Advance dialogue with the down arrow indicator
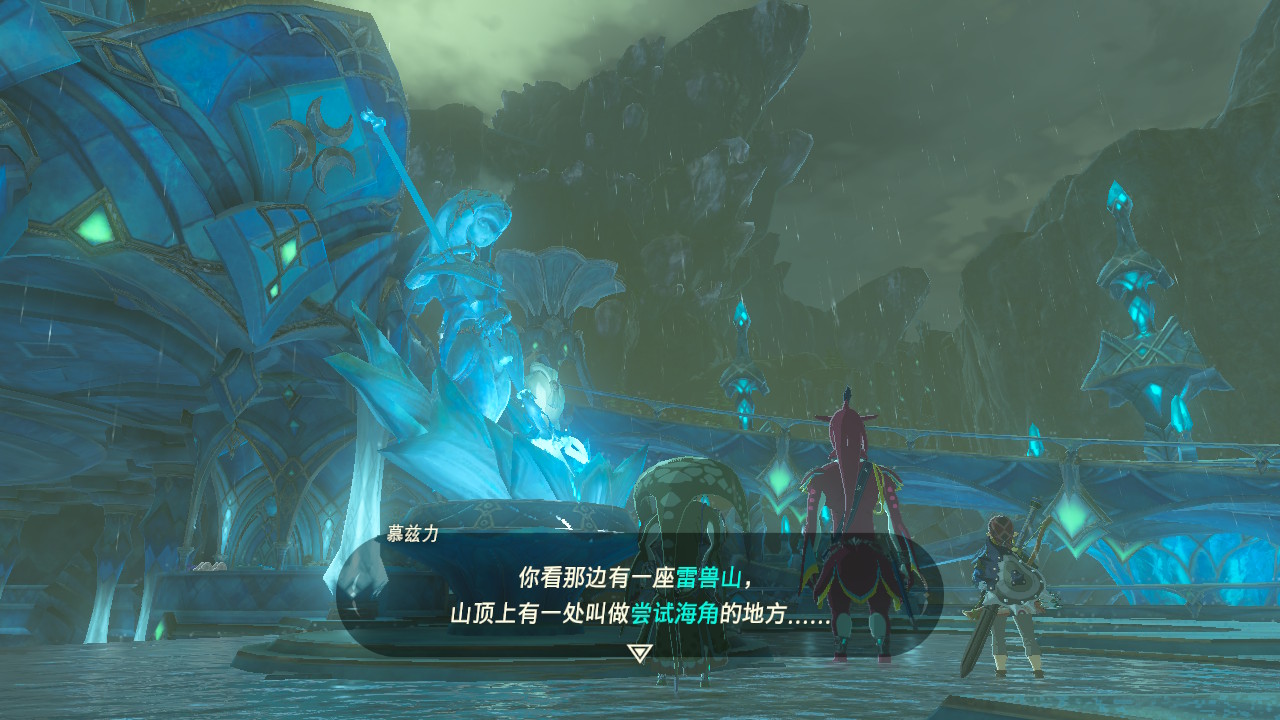1280x720 pixels. pyautogui.click(x=640, y=653)
